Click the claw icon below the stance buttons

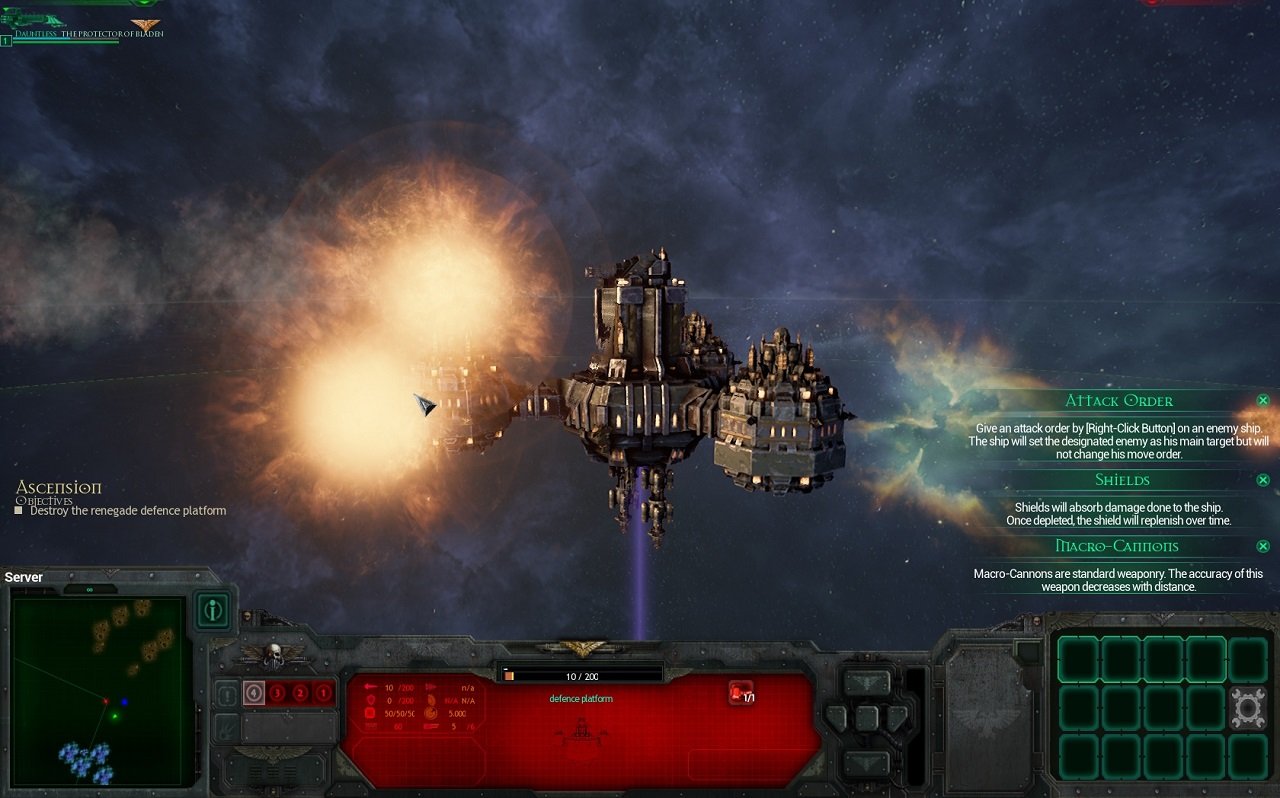coord(225,728)
